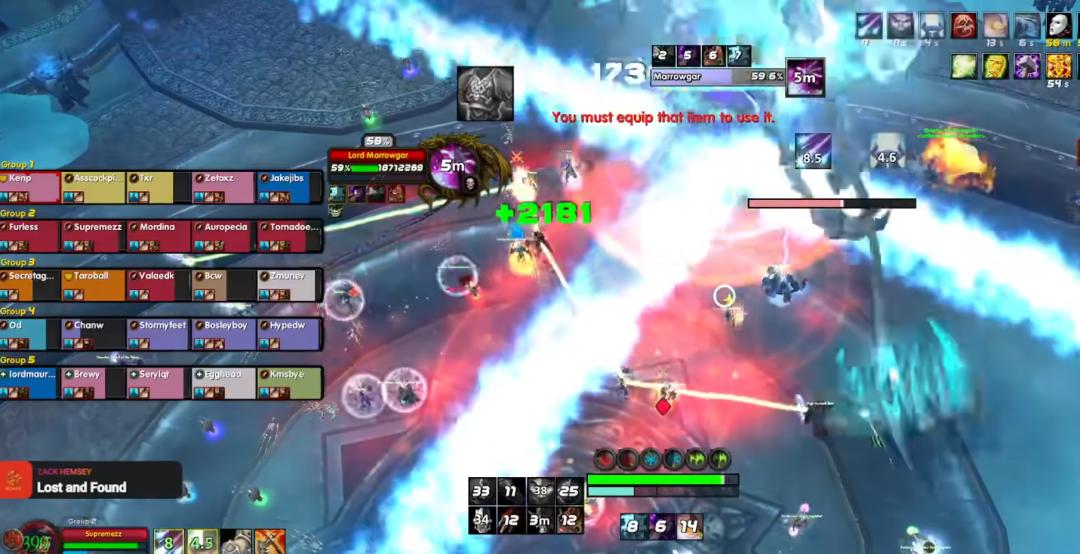Target Hypedw's raid frame
The height and width of the screenshot is (554, 1080).
pyautogui.click(x=289, y=333)
